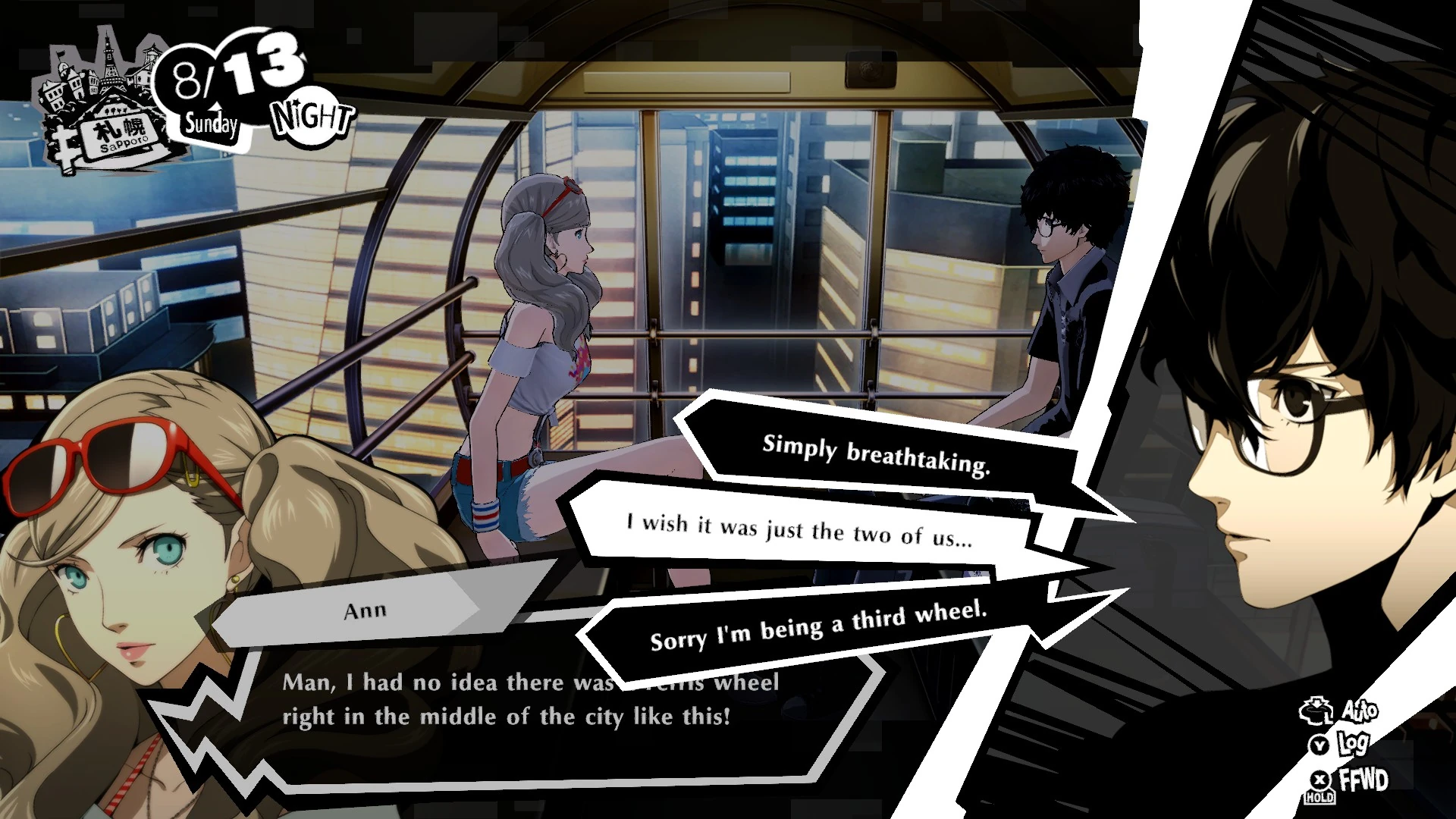1456x819 pixels.
Task: Click the HOLD prompt icon under FFWD
Action: tap(1319, 799)
